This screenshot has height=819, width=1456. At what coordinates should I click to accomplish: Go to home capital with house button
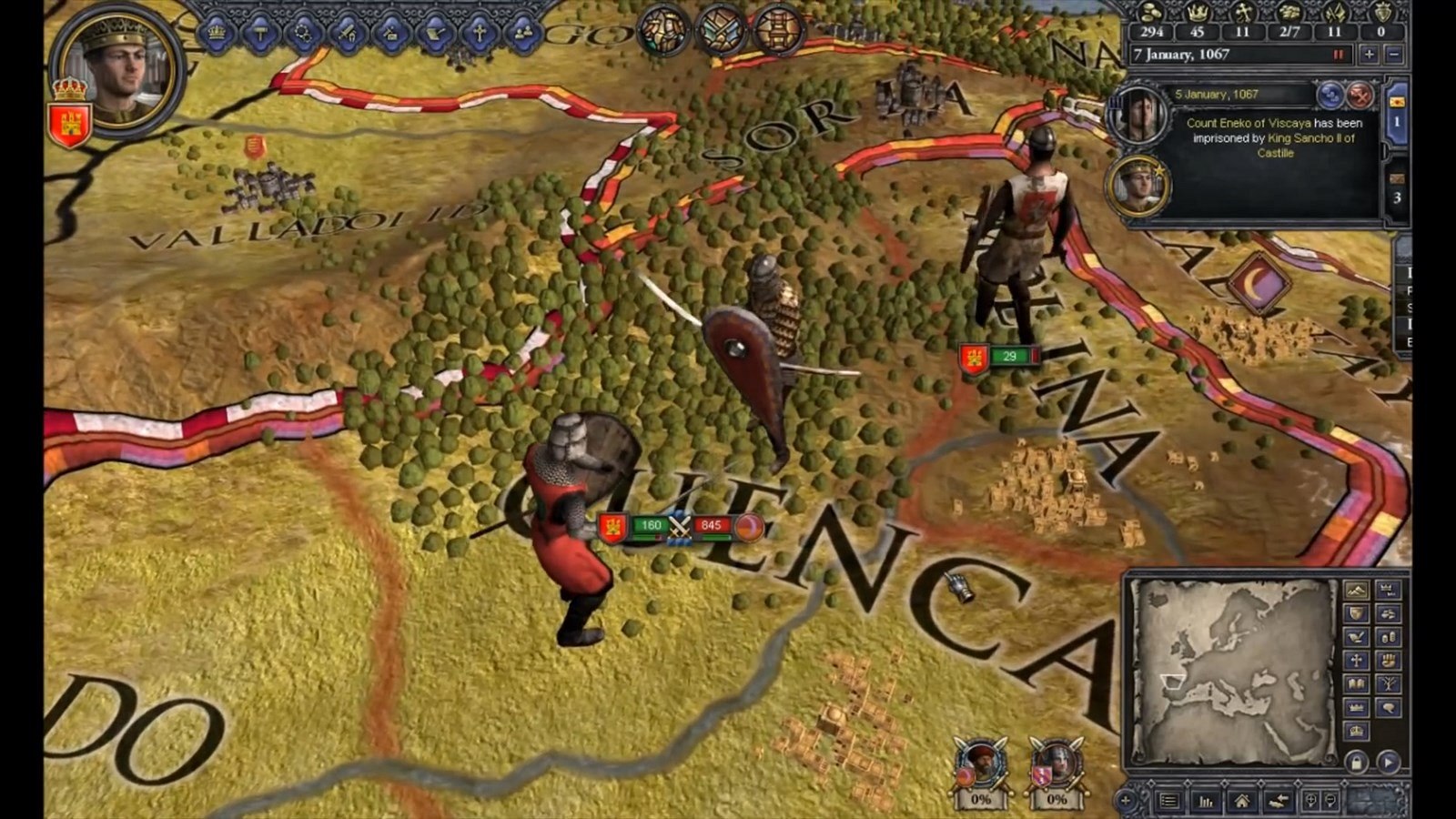coord(1241,802)
